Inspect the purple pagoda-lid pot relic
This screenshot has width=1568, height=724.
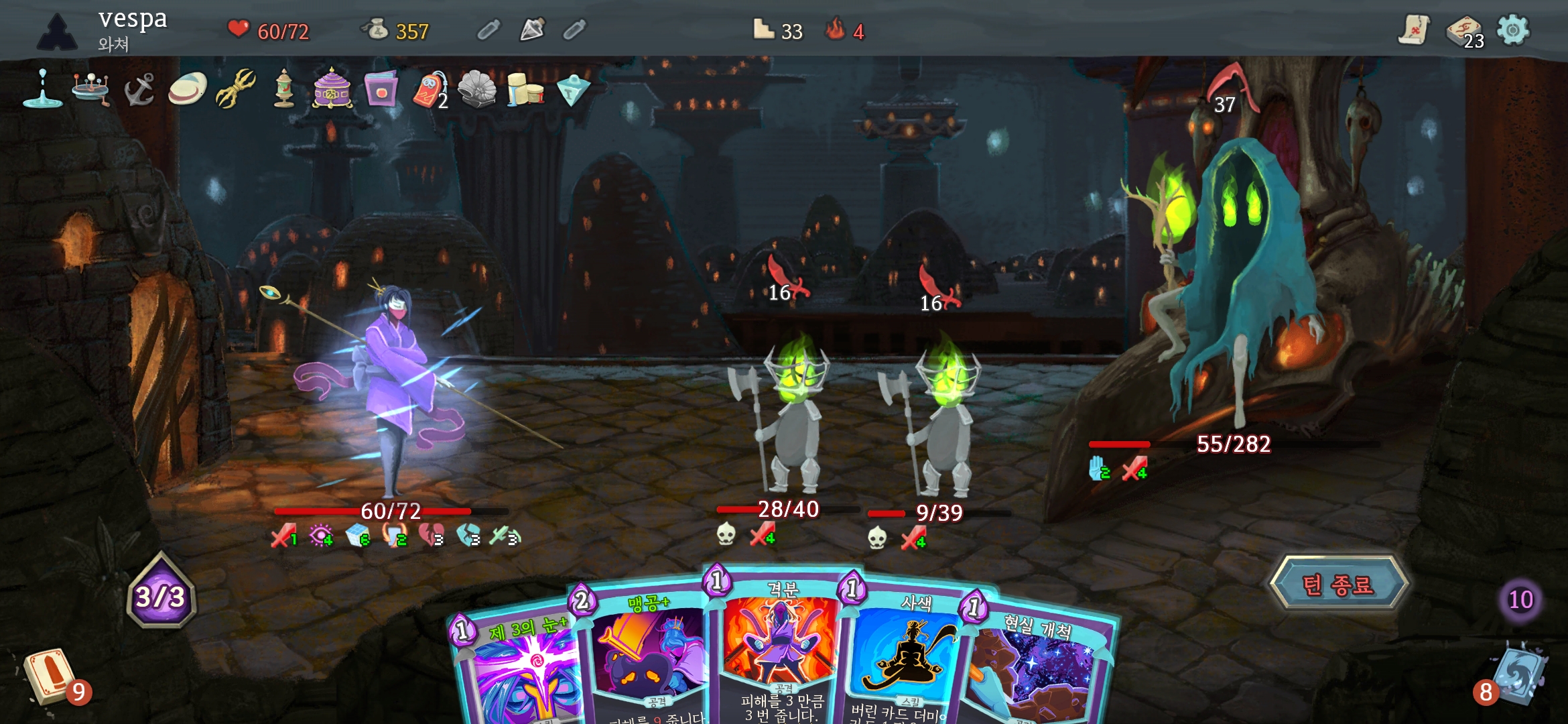(x=332, y=90)
